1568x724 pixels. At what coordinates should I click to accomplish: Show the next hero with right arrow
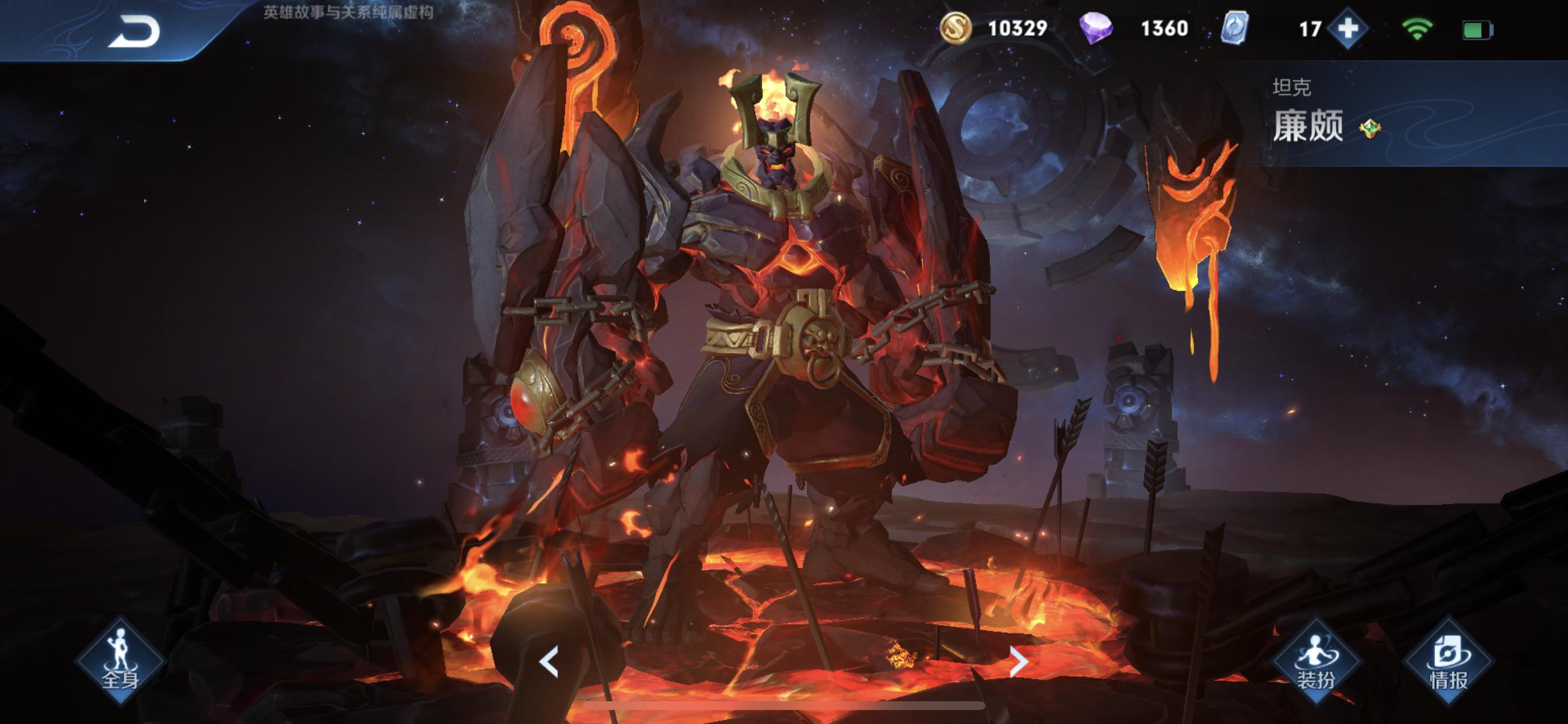pos(1019,661)
